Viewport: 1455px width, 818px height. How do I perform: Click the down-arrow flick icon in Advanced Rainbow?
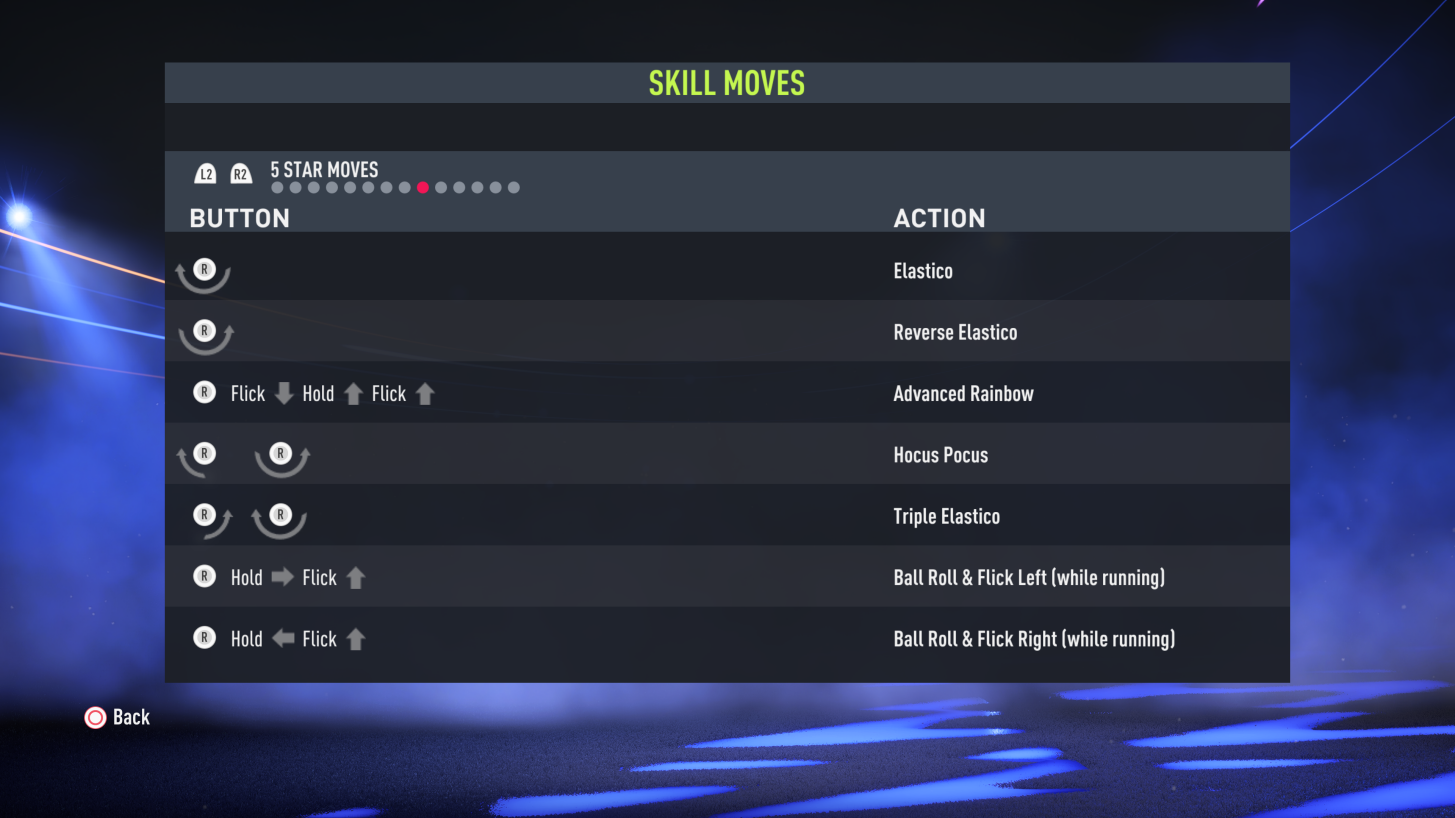pyautogui.click(x=283, y=393)
